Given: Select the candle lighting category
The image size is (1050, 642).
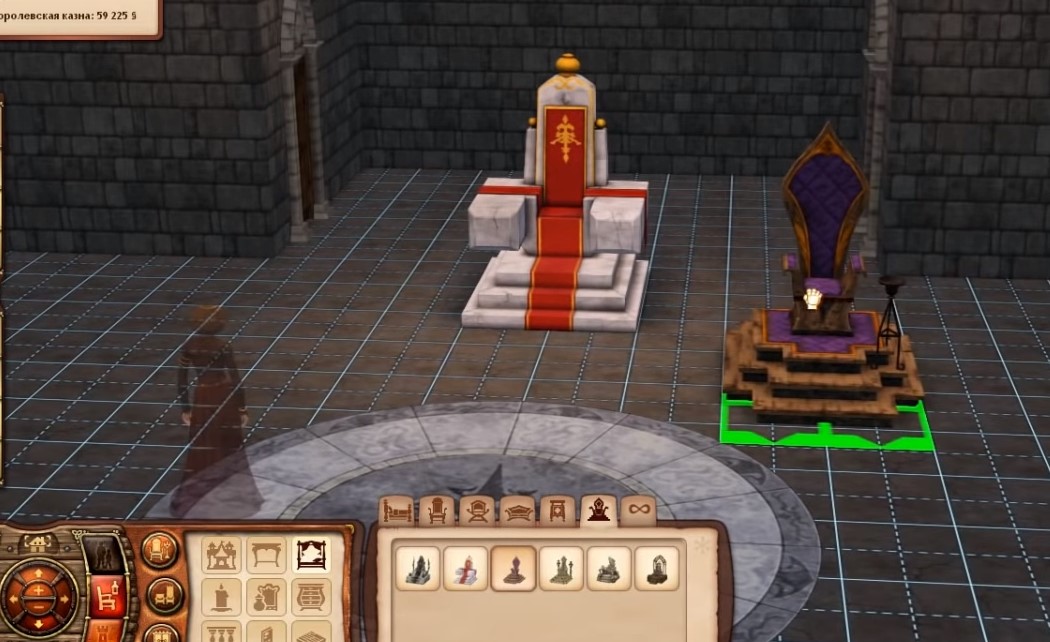Looking at the screenshot, I should [222, 598].
